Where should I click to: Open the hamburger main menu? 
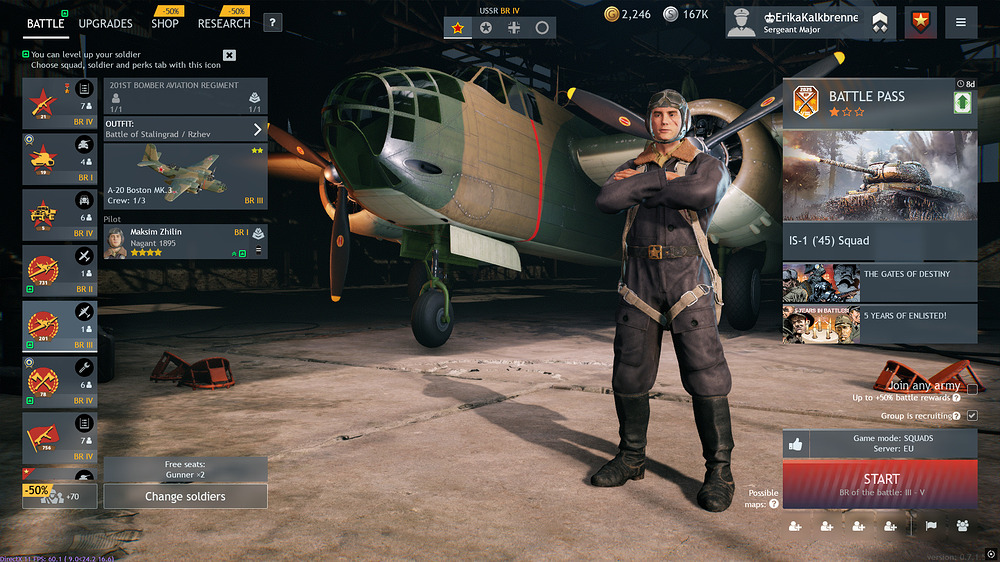click(x=961, y=23)
